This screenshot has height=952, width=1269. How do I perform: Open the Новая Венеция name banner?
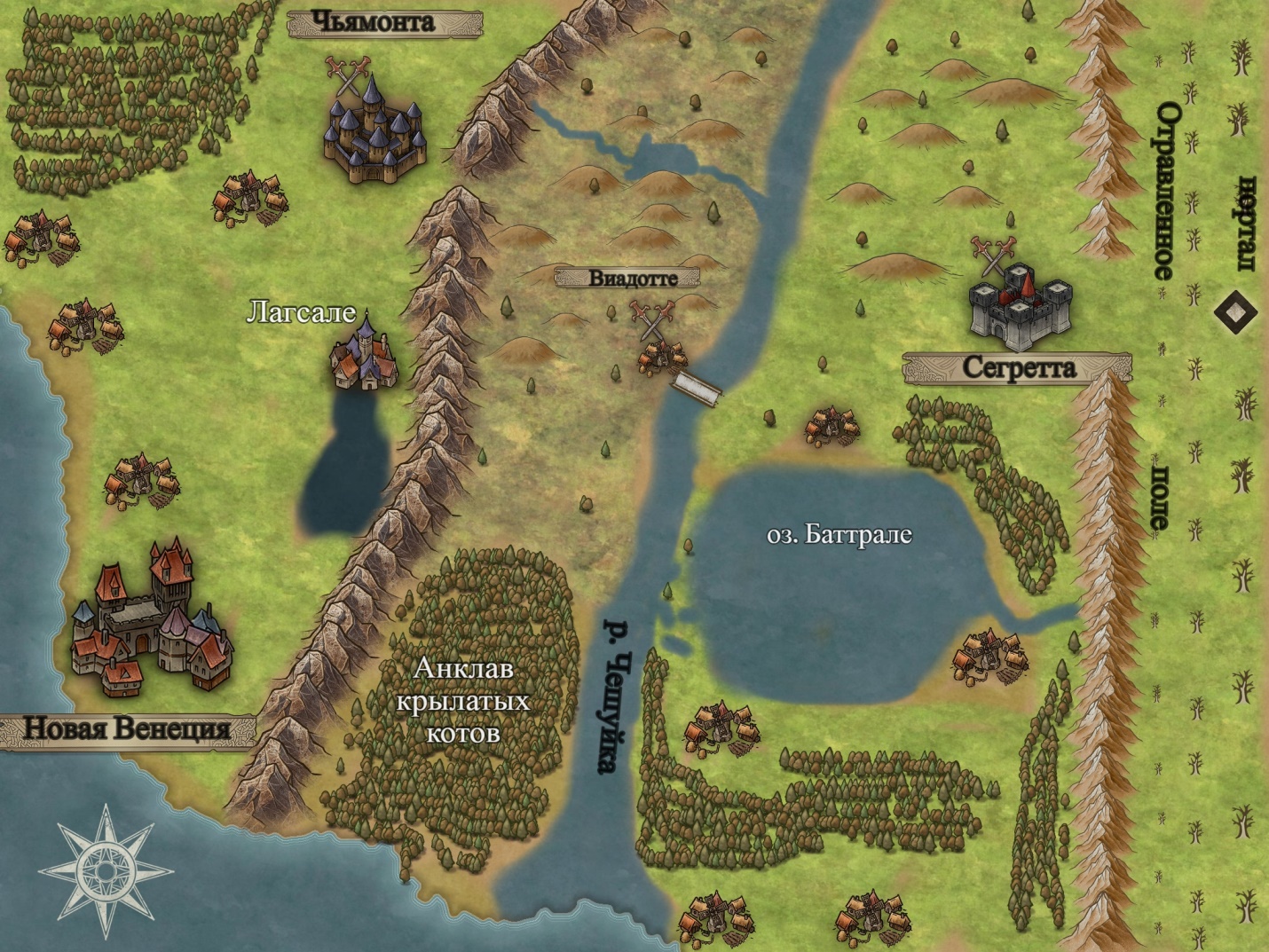point(127,729)
